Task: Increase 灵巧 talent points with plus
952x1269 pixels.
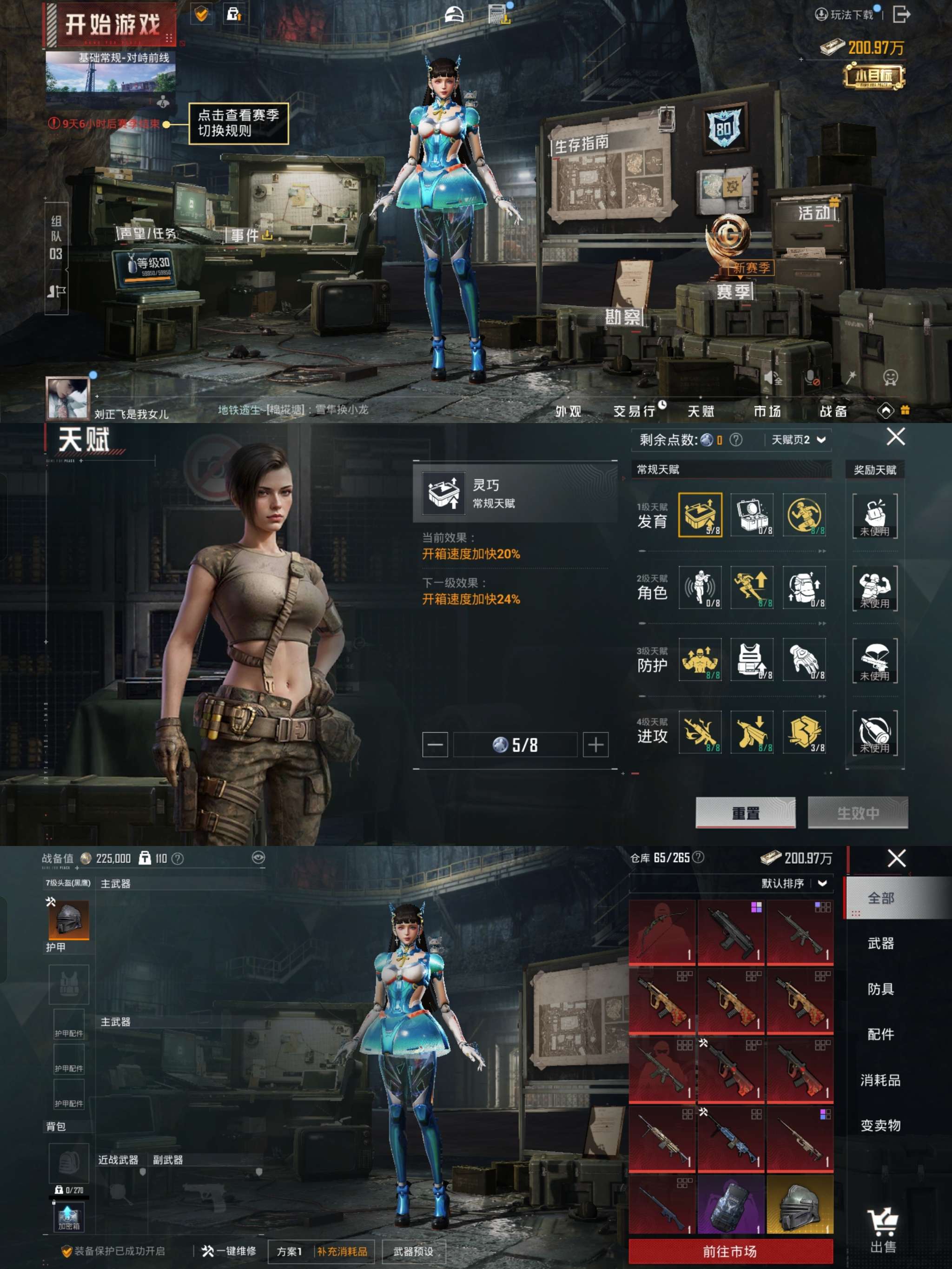Action: point(595,745)
